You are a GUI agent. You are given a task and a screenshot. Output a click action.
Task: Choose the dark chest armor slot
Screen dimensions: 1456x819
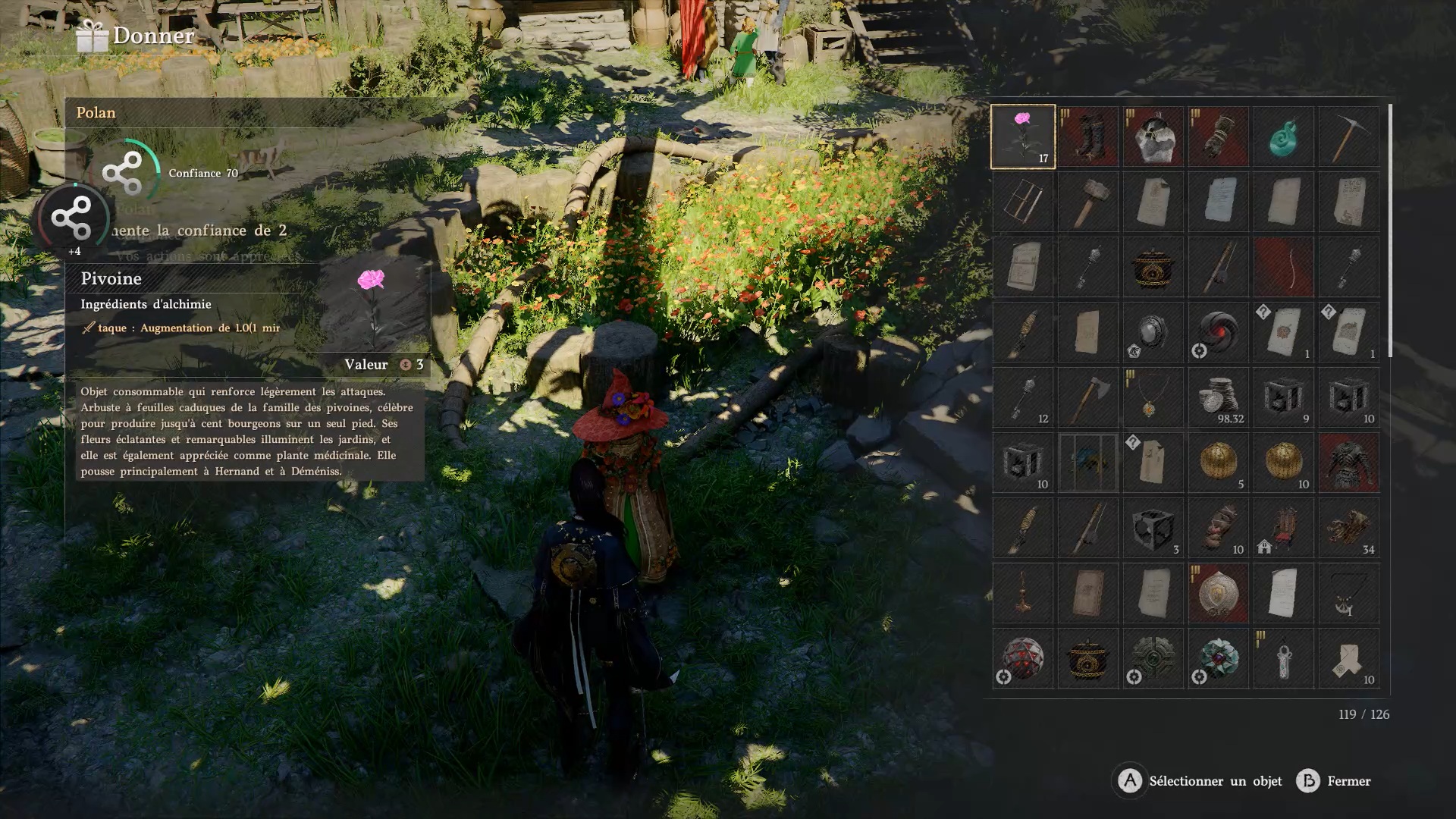pos(1348,463)
